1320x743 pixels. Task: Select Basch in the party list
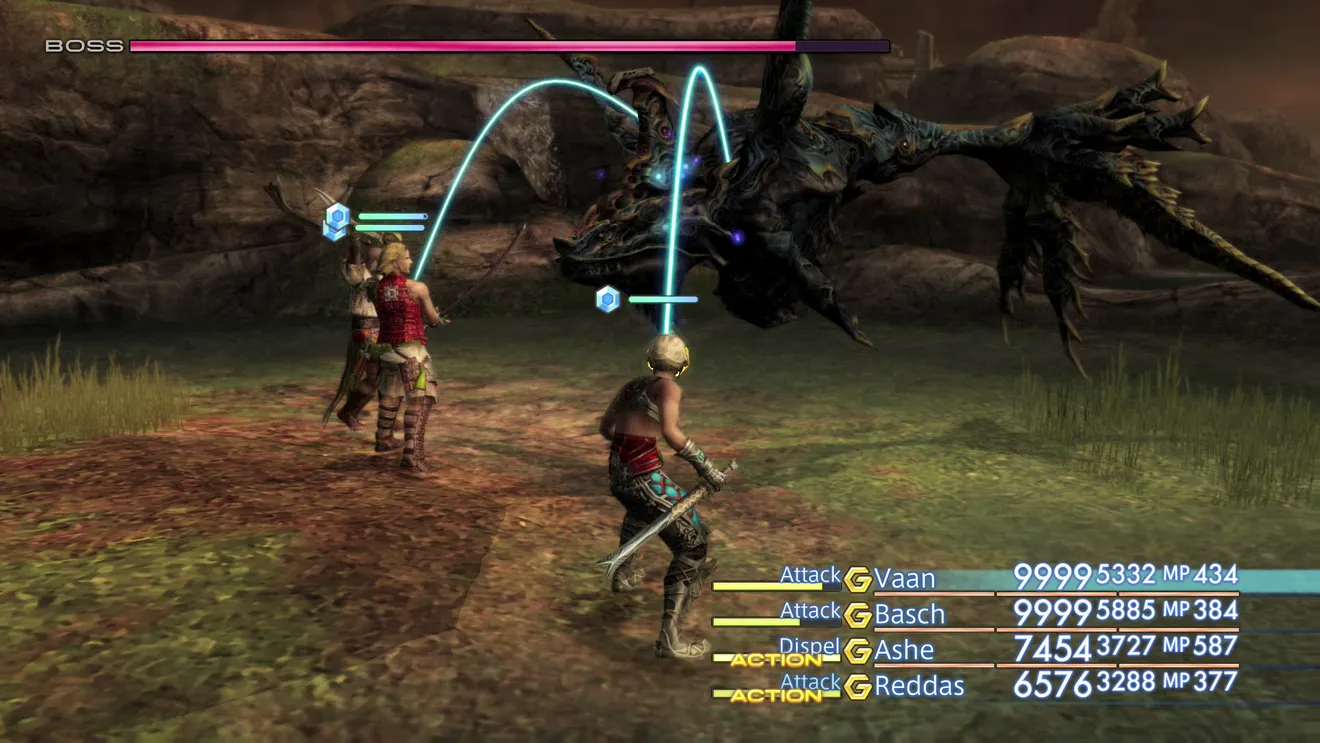pos(909,613)
